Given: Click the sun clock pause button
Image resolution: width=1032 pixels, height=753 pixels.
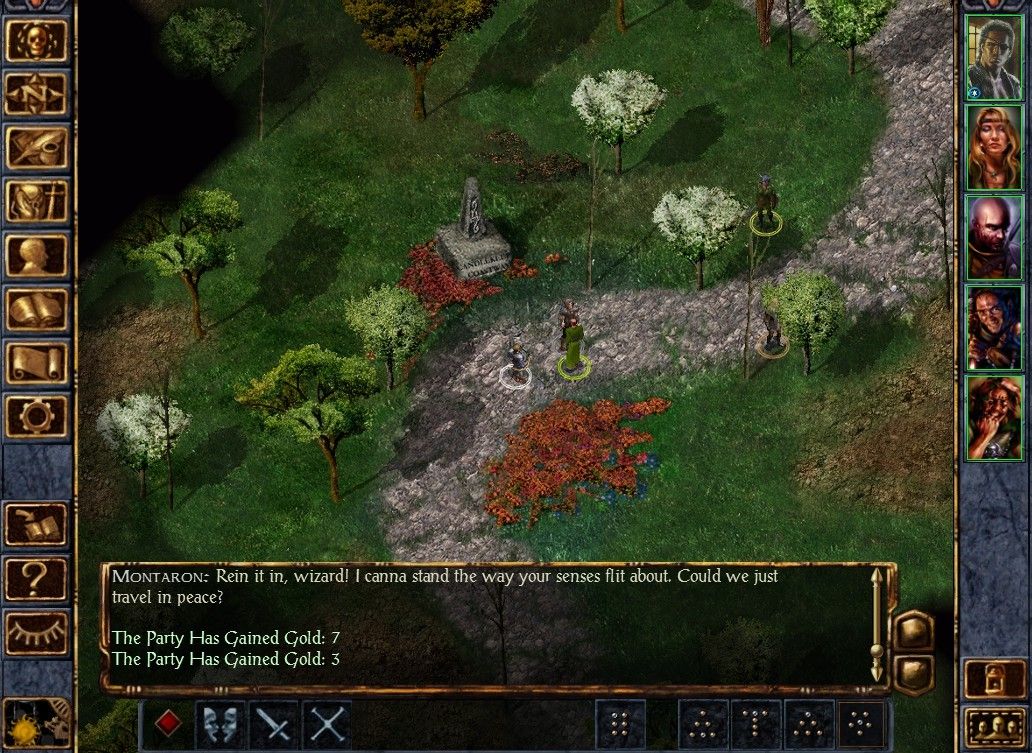Looking at the screenshot, I should tap(24, 728).
